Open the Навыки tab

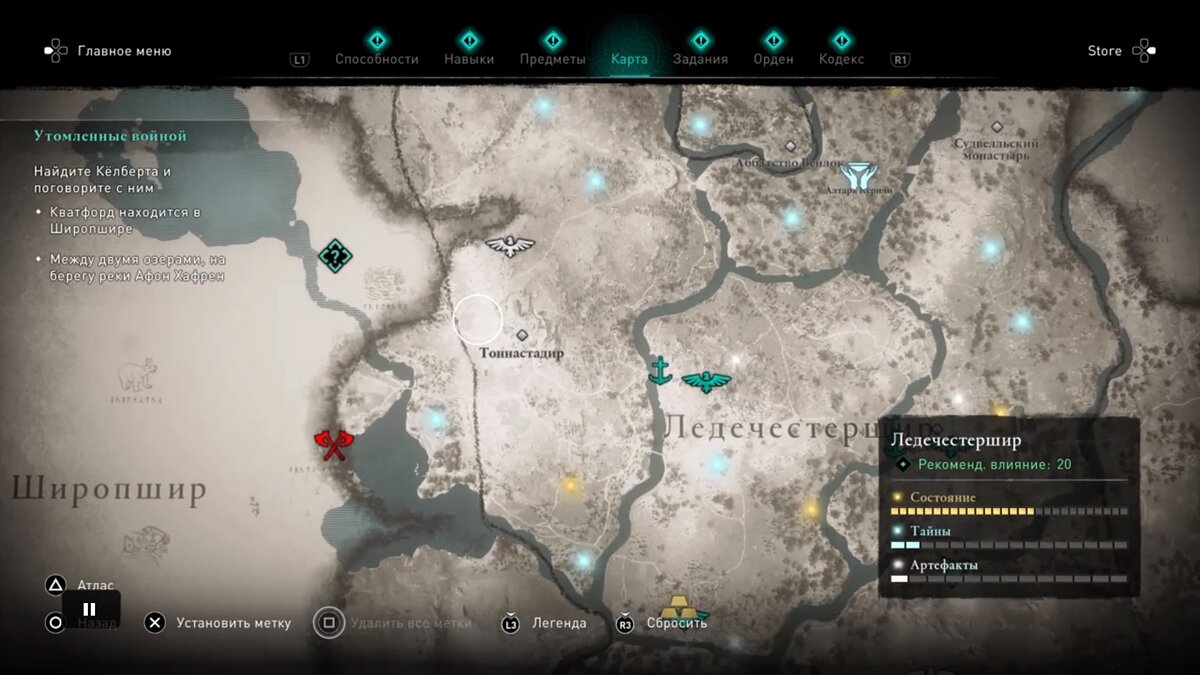click(469, 58)
